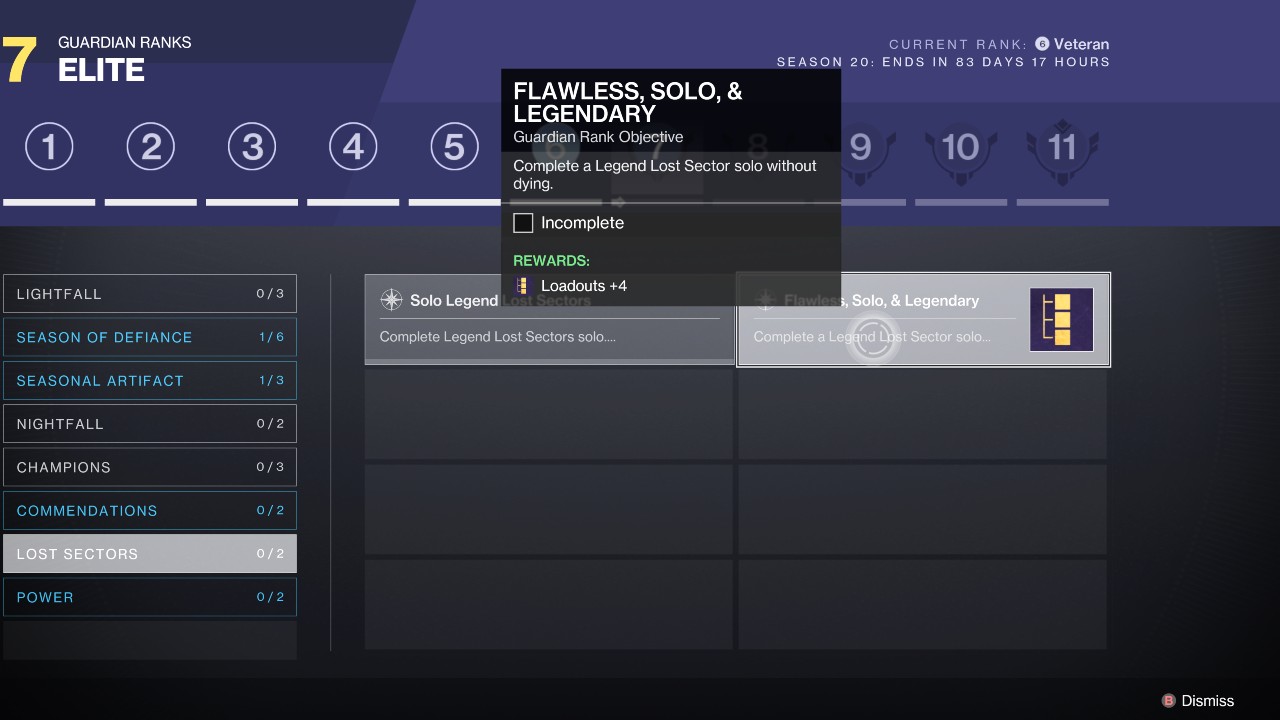This screenshot has height=720, width=1280.
Task: Click the rank 5 progress bar
Action: coord(453,201)
